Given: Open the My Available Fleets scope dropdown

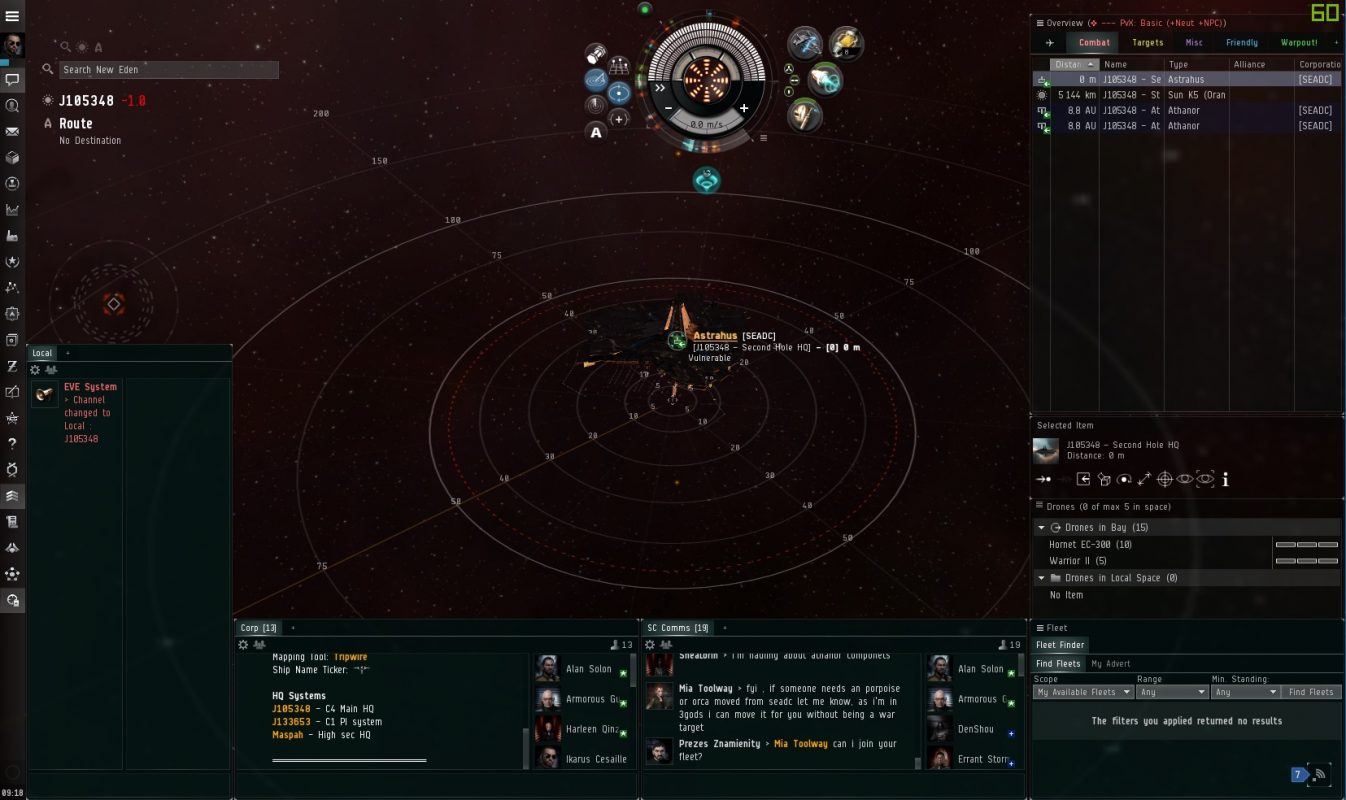Looking at the screenshot, I should pyautogui.click(x=1083, y=692).
